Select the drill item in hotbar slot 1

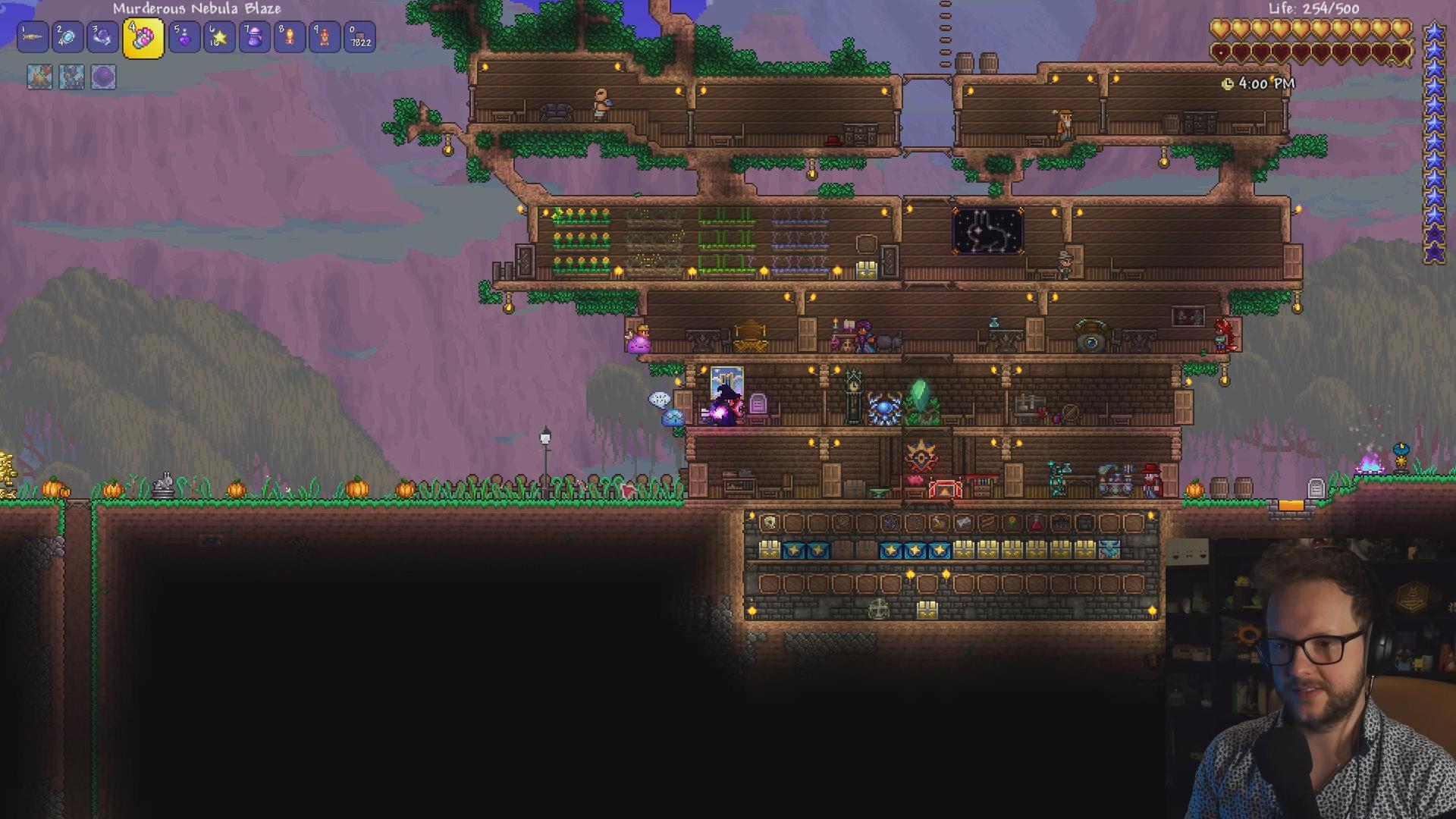[x=33, y=37]
